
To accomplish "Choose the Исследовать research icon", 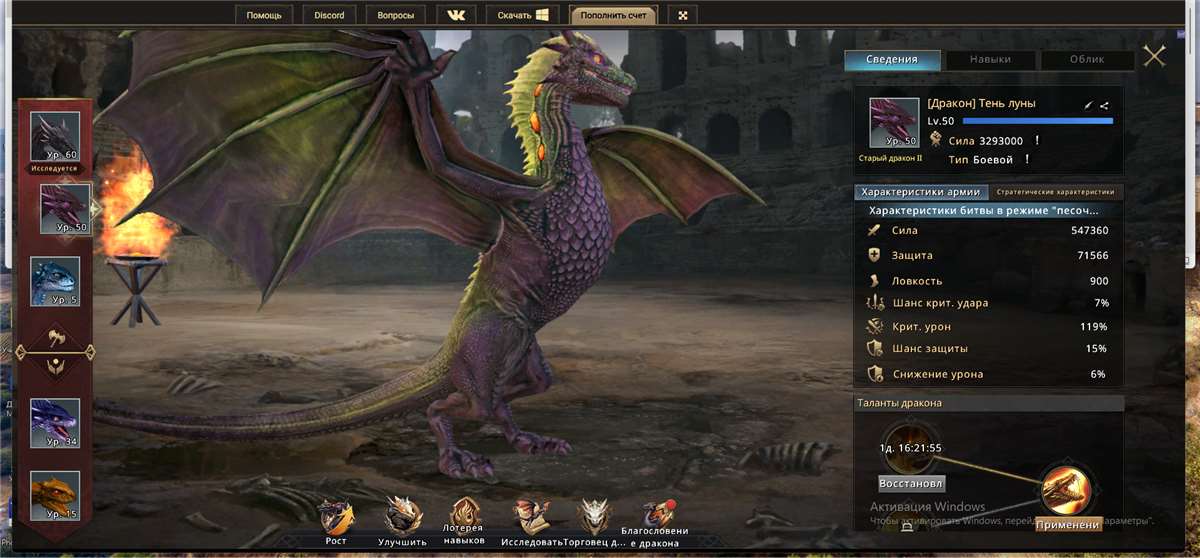I will (531, 518).
